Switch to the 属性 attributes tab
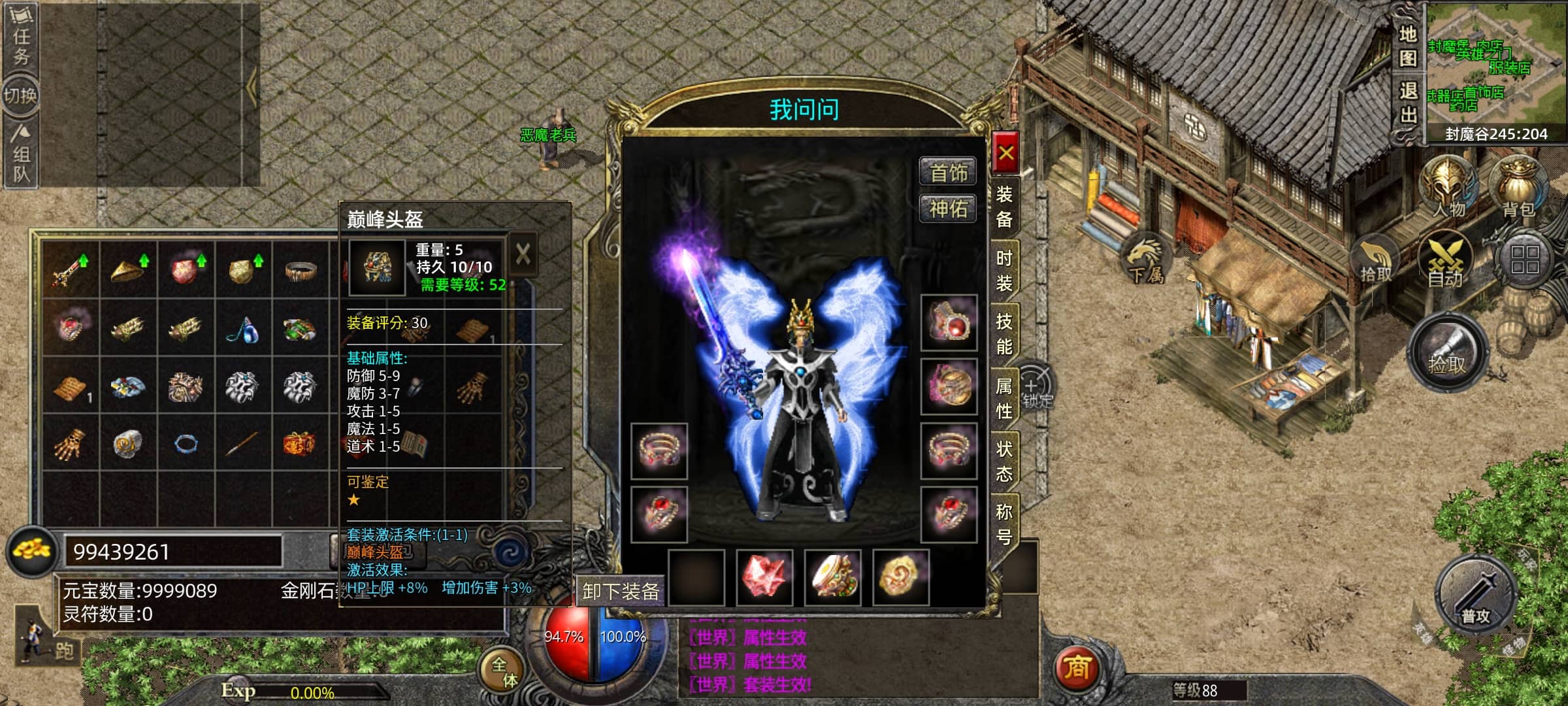 coord(1004,397)
